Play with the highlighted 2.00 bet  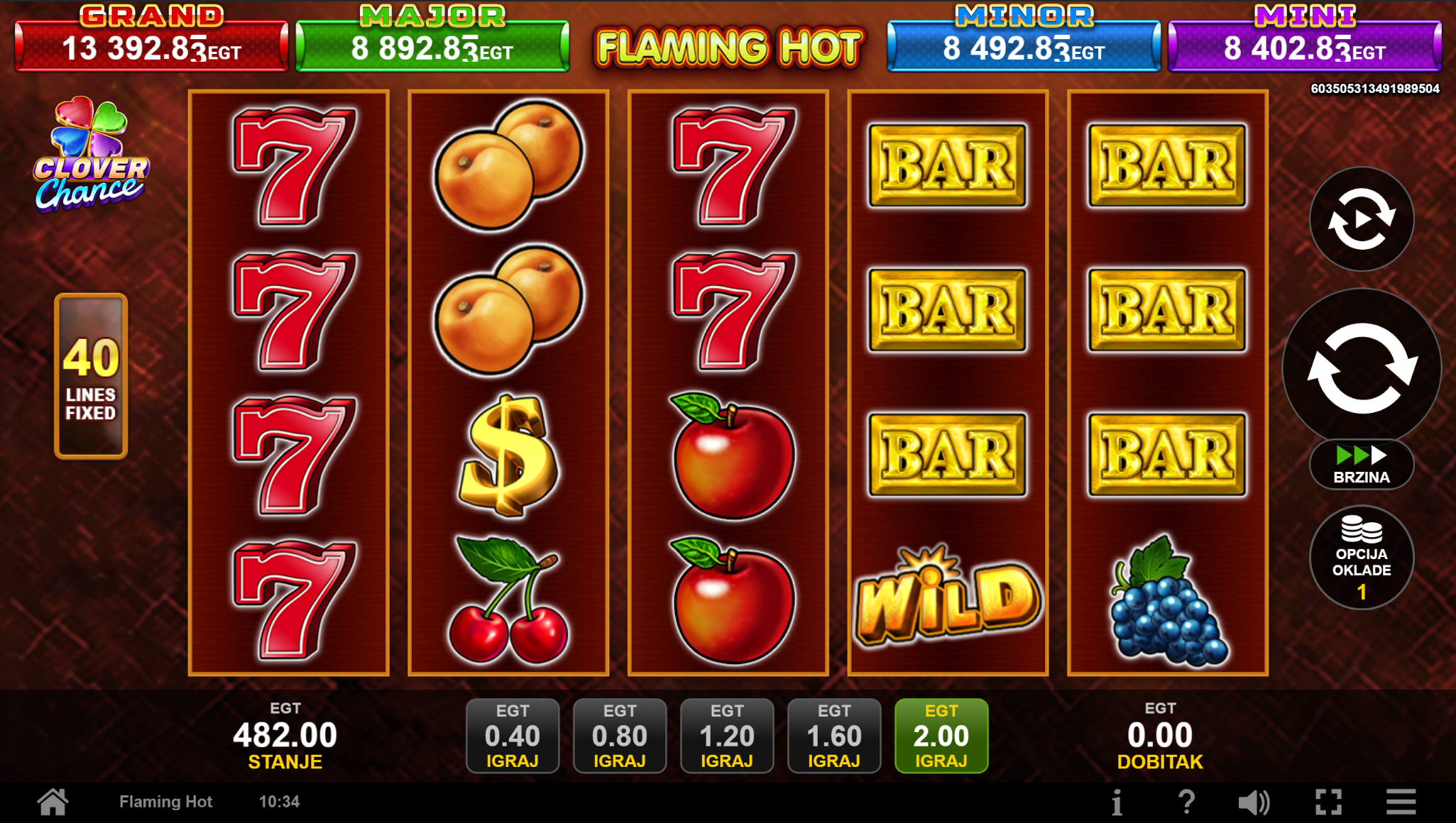click(941, 736)
